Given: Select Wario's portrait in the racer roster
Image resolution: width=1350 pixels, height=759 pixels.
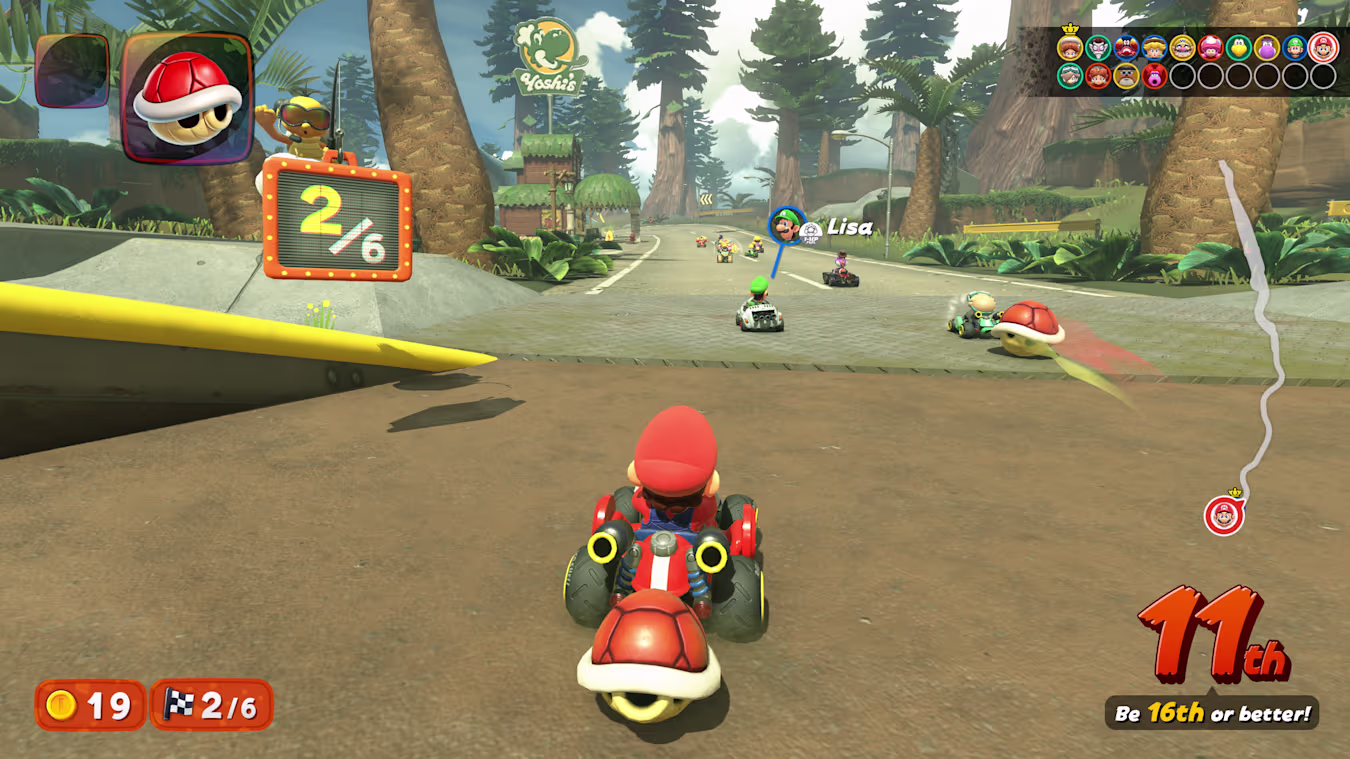Looking at the screenshot, I should (1180, 47).
